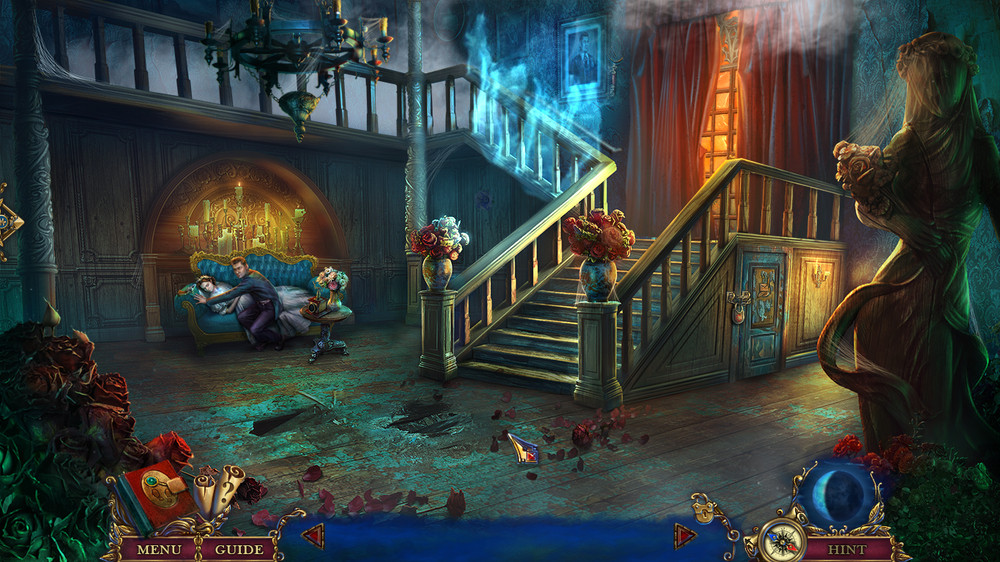Image resolution: width=1000 pixels, height=562 pixels.
Task: Toggle the inventory padlock
Action: (x=704, y=512)
